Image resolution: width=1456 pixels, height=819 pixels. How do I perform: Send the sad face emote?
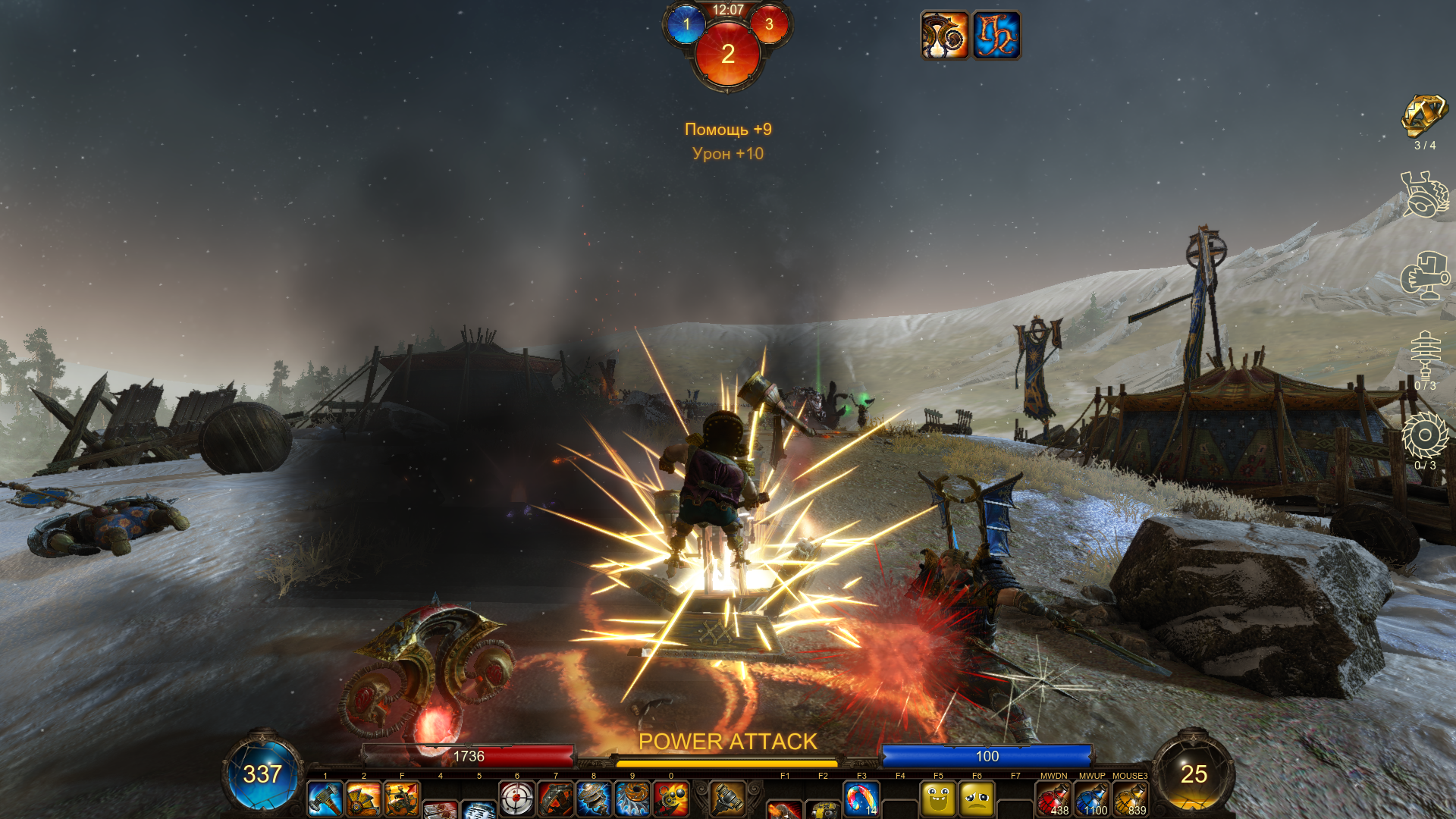[x=977, y=799]
